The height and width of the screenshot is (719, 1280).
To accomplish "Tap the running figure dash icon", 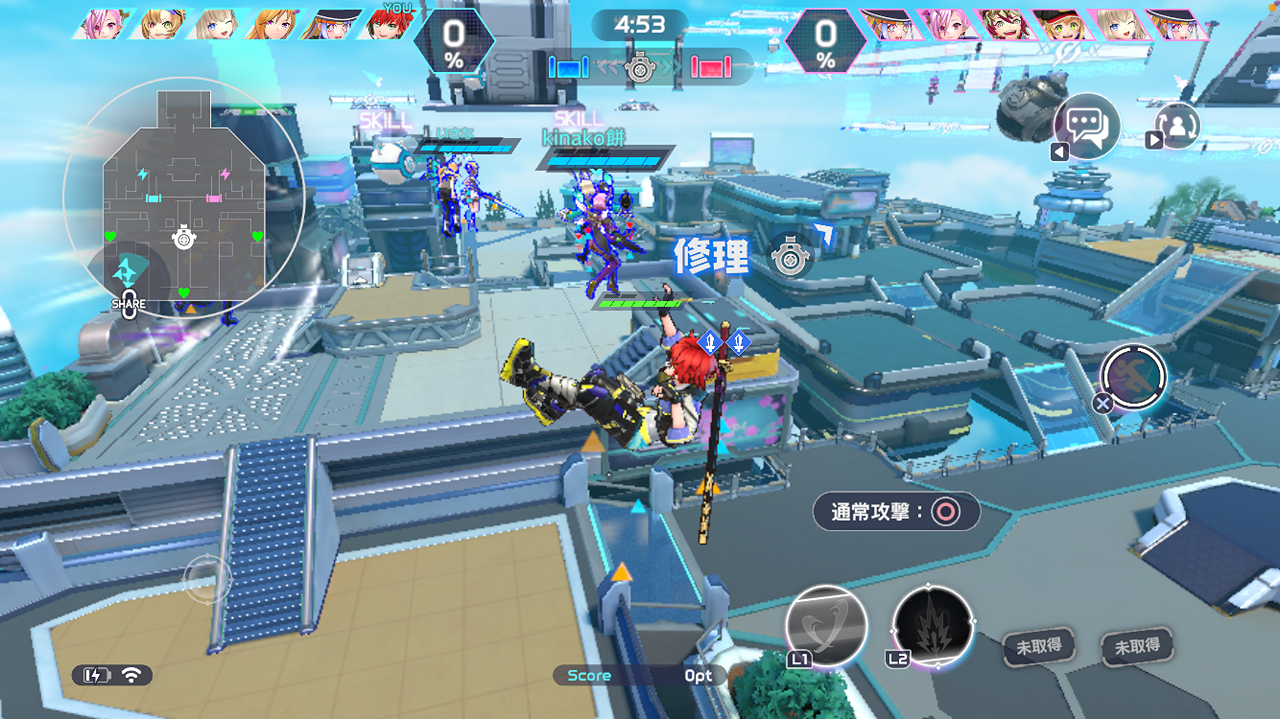I will (x=1134, y=376).
